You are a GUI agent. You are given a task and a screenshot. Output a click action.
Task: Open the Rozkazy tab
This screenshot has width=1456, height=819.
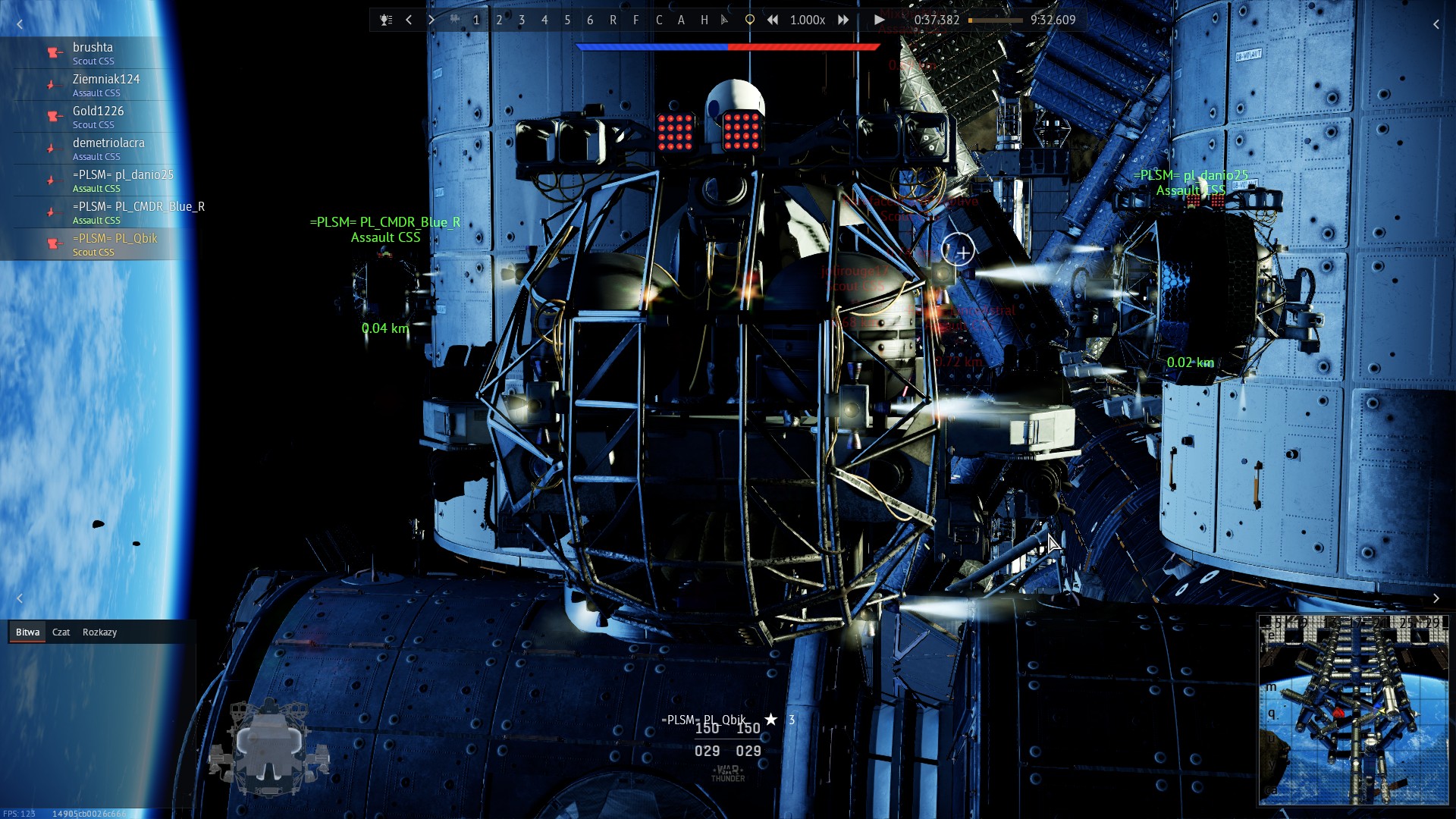(x=99, y=632)
